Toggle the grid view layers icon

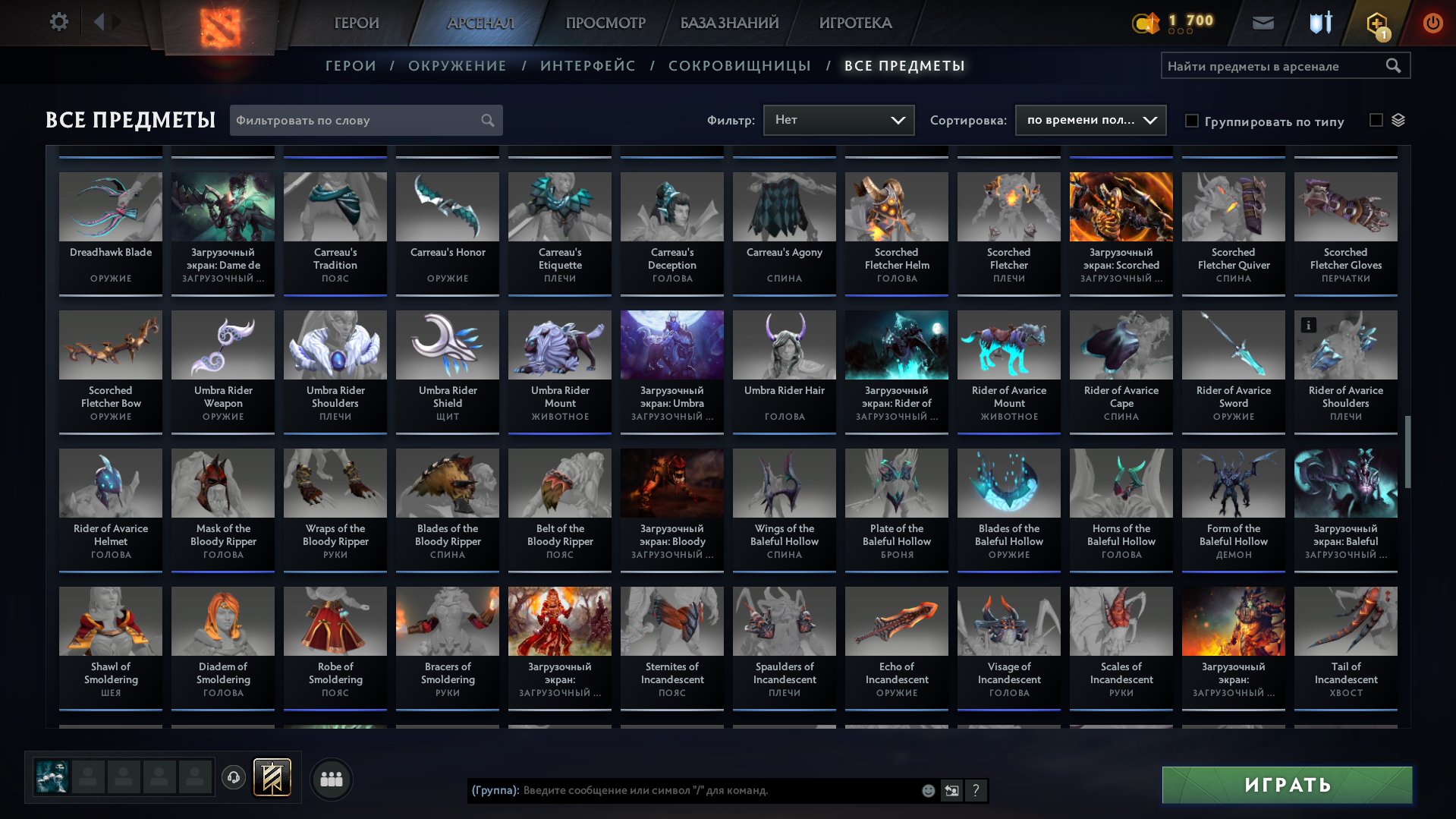click(1398, 119)
